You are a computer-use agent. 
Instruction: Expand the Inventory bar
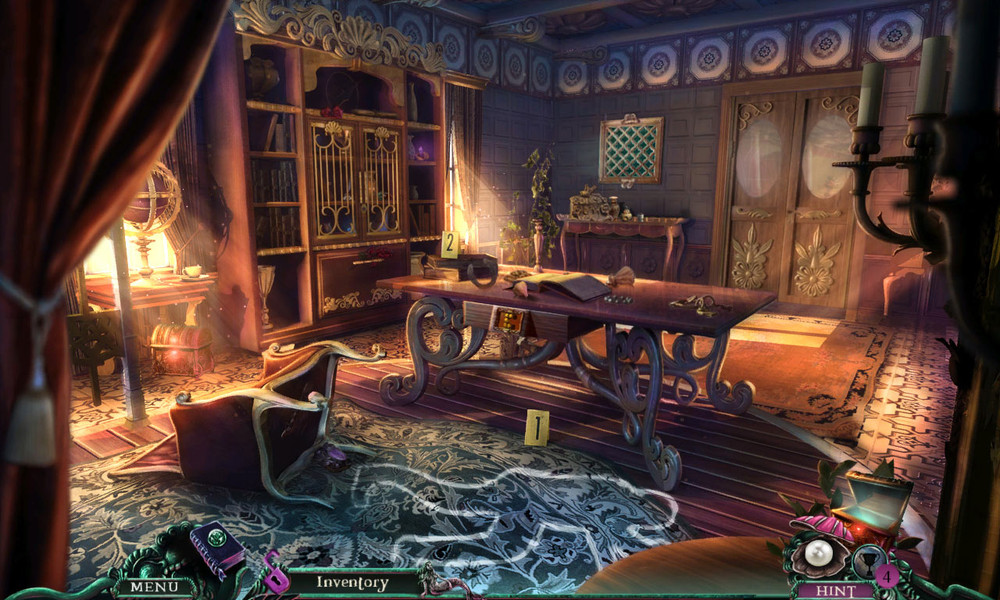click(352, 582)
